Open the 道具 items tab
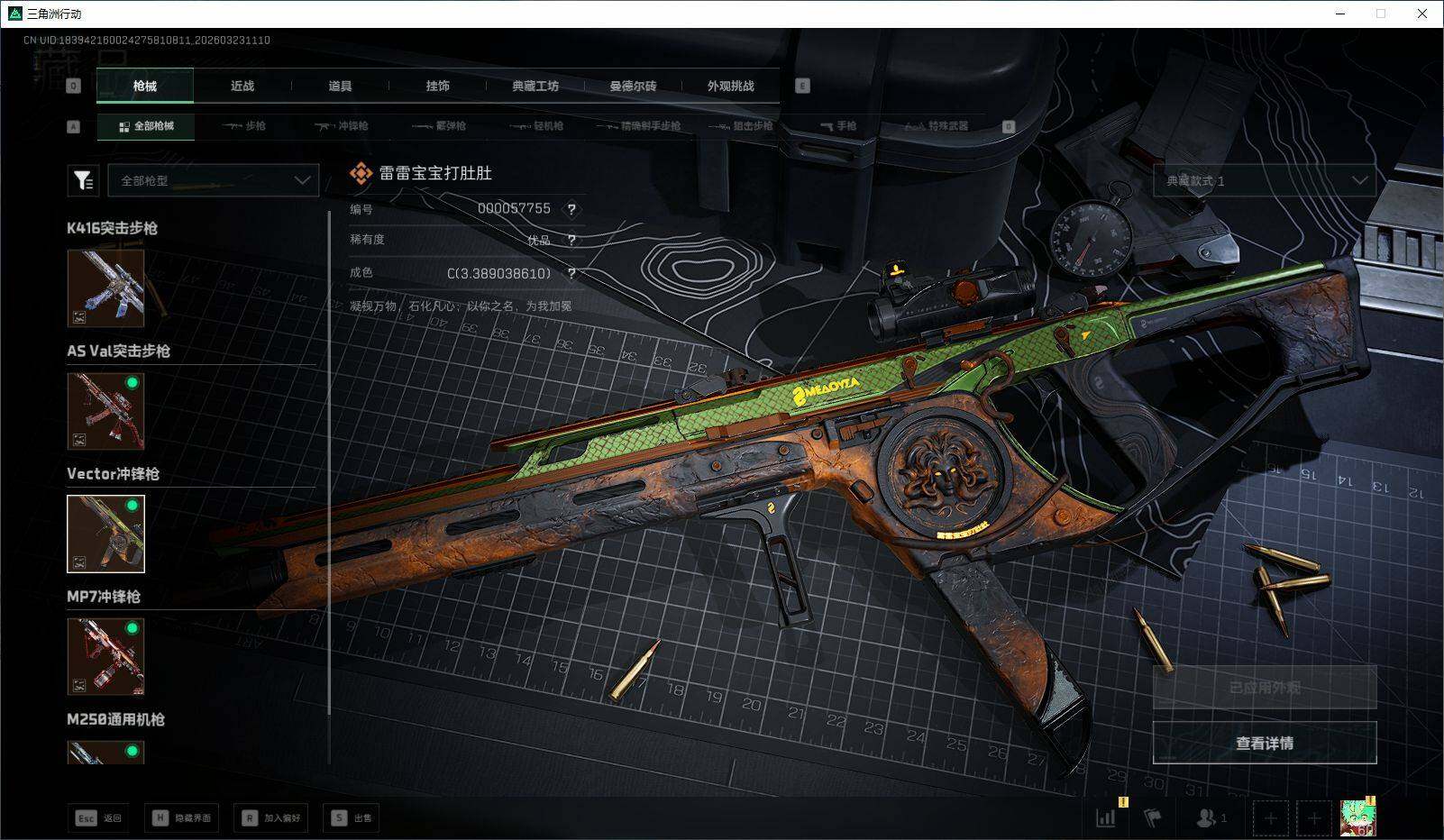Viewport: 1444px width, 840px height. click(340, 86)
